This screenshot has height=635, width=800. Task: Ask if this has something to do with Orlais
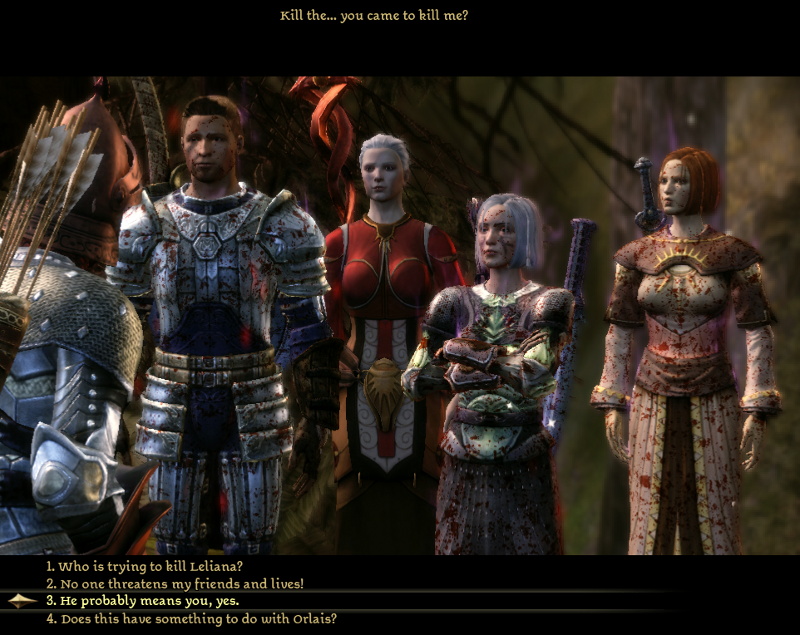pyautogui.click(x=191, y=619)
